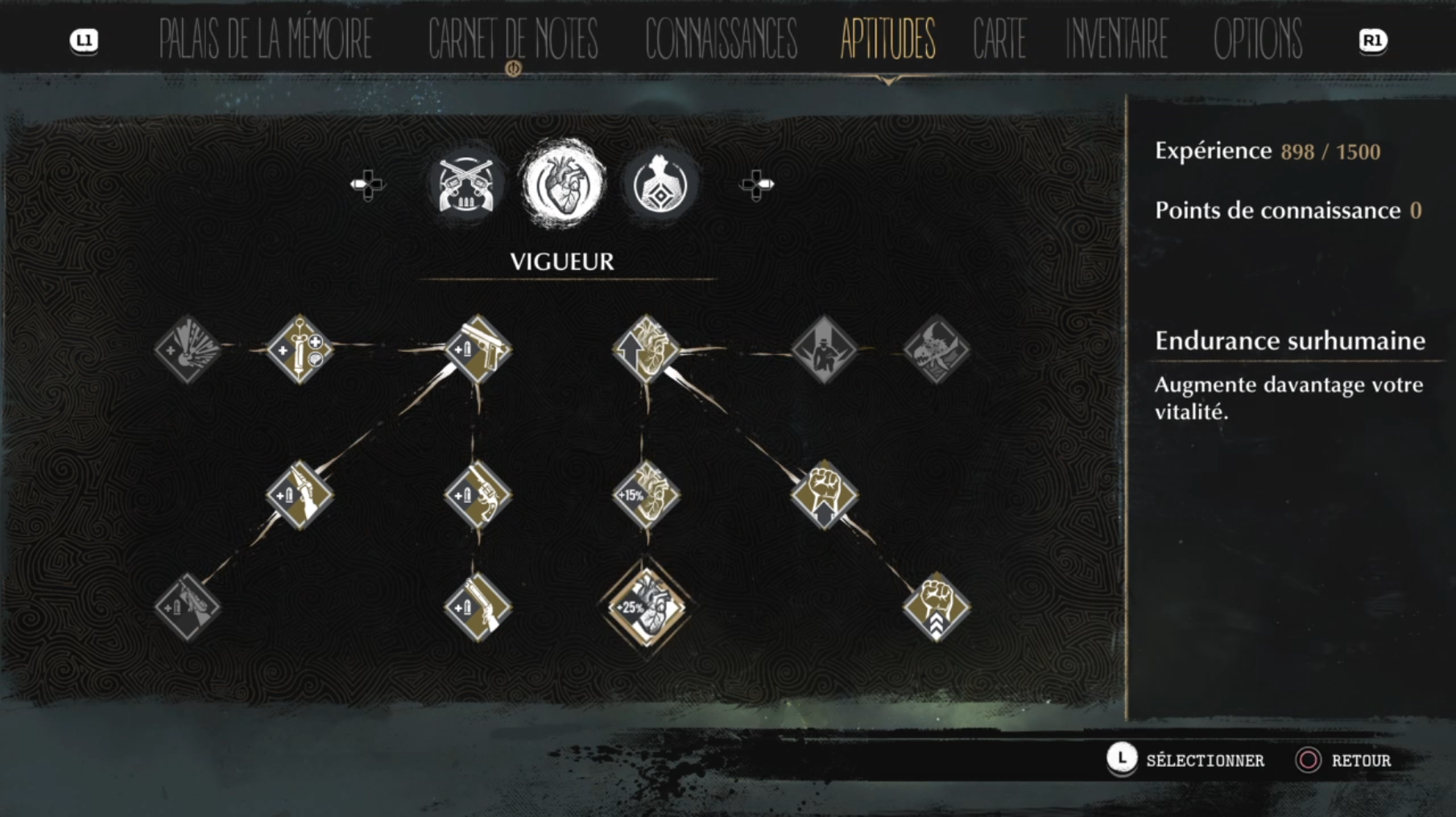Switch to the kneeling figure skill category
1456x817 pixels.
point(660,185)
